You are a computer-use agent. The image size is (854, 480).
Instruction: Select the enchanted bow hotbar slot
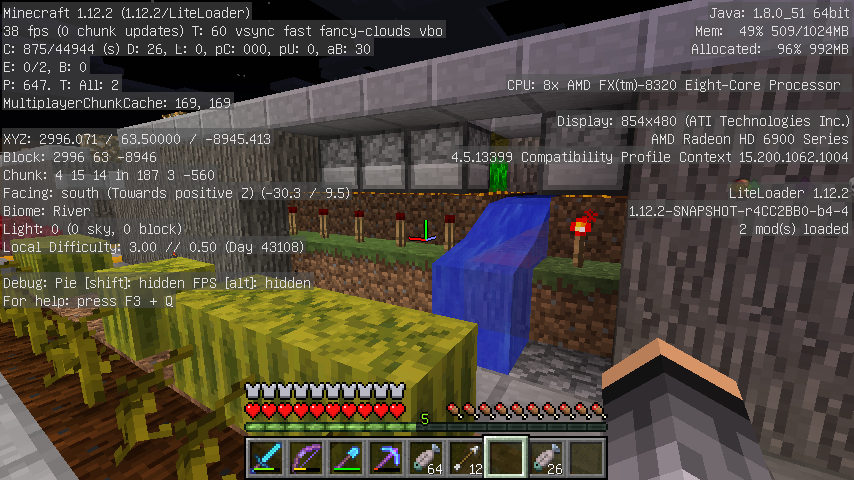pyautogui.click(x=306, y=457)
